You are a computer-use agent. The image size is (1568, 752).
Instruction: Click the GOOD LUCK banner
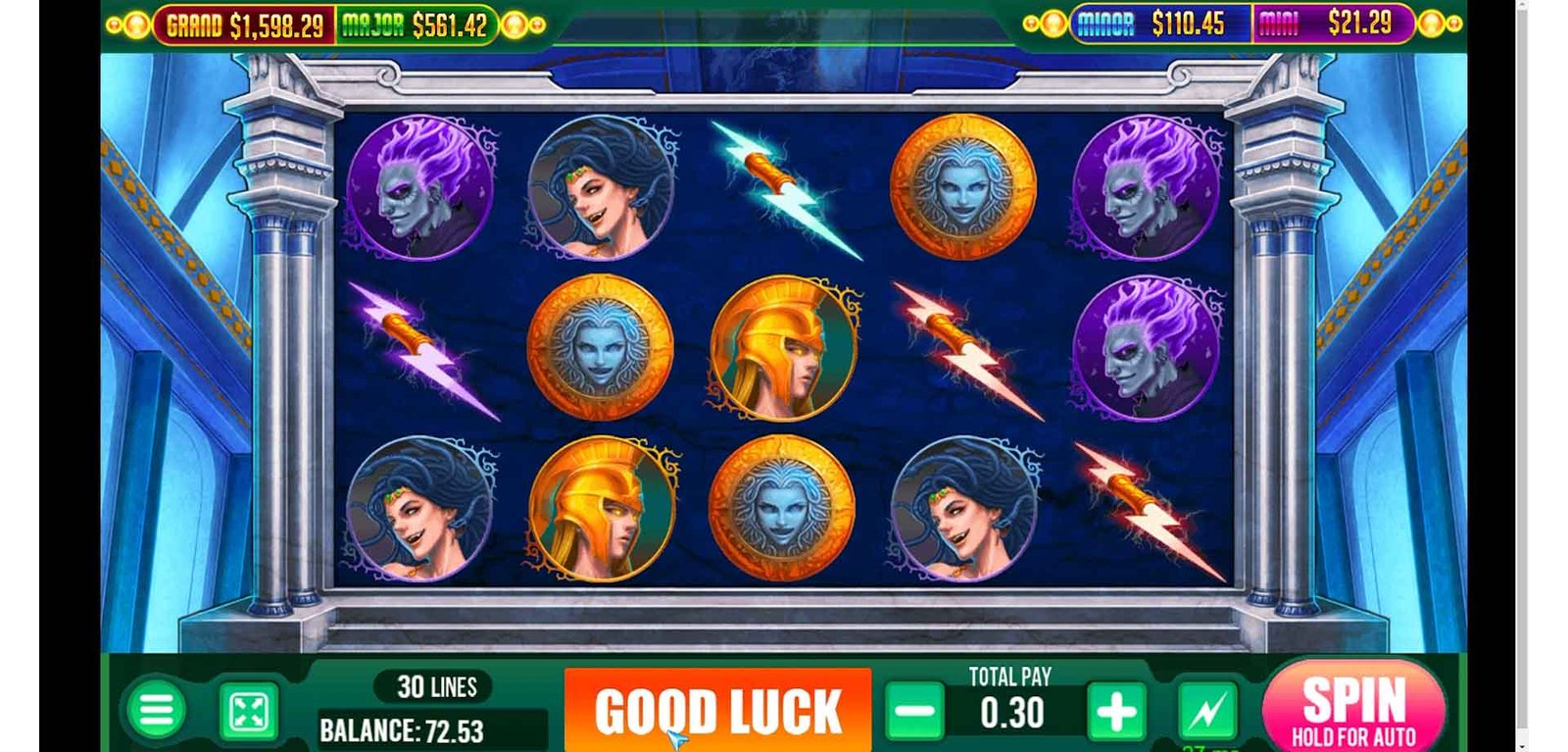[x=717, y=711]
